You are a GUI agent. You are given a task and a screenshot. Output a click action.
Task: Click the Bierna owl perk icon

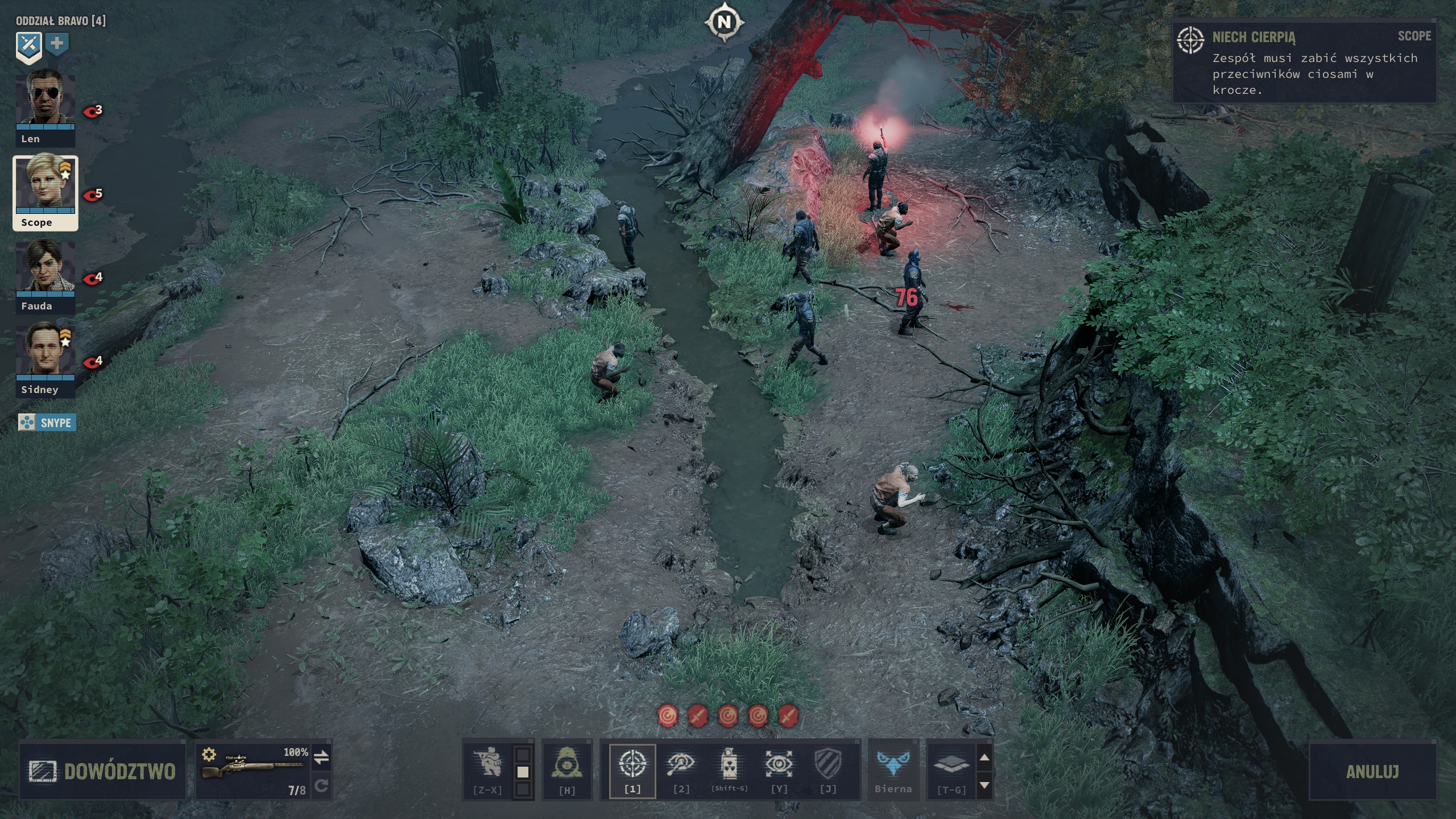(893, 766)
